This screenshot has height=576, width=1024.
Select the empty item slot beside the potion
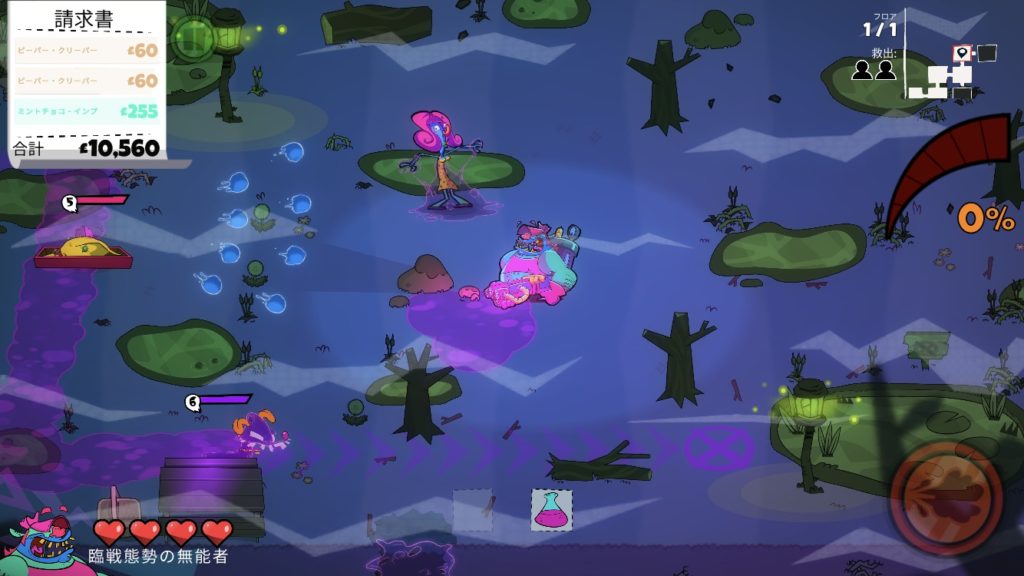(x=473, y=509)
